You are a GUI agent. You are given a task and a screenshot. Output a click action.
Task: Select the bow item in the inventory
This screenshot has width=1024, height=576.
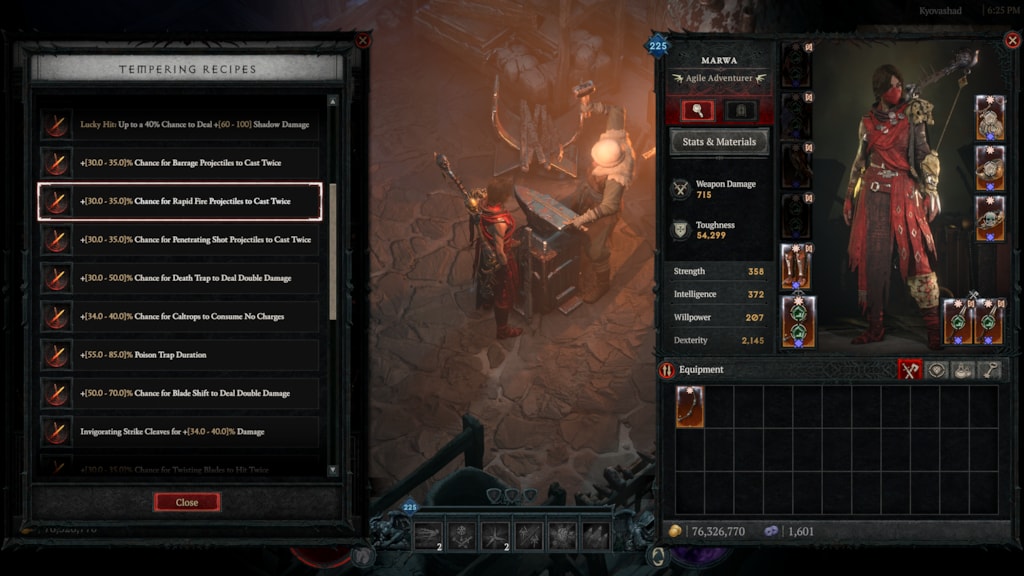(690, 407)
